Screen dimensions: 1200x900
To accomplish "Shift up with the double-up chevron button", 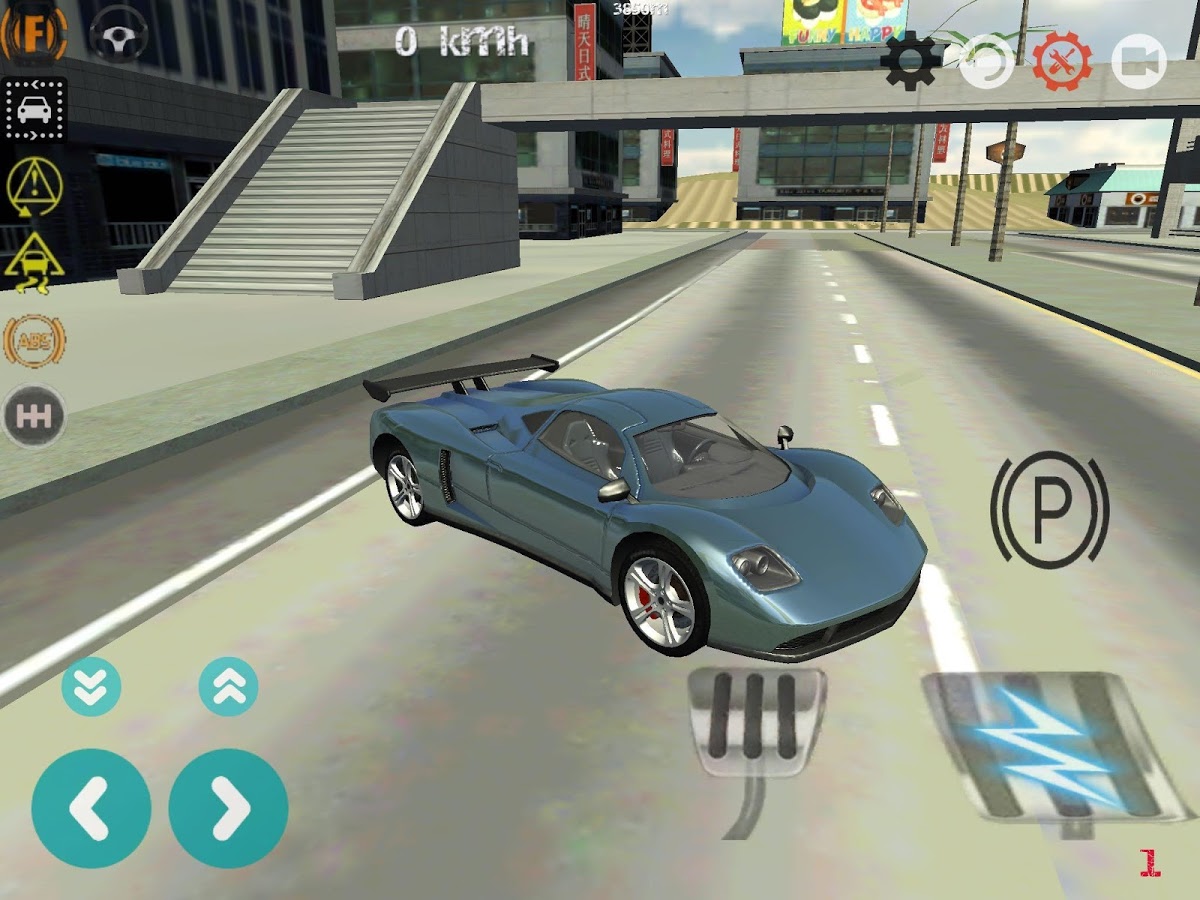I will pyautogui.click(x=228, y=687).
